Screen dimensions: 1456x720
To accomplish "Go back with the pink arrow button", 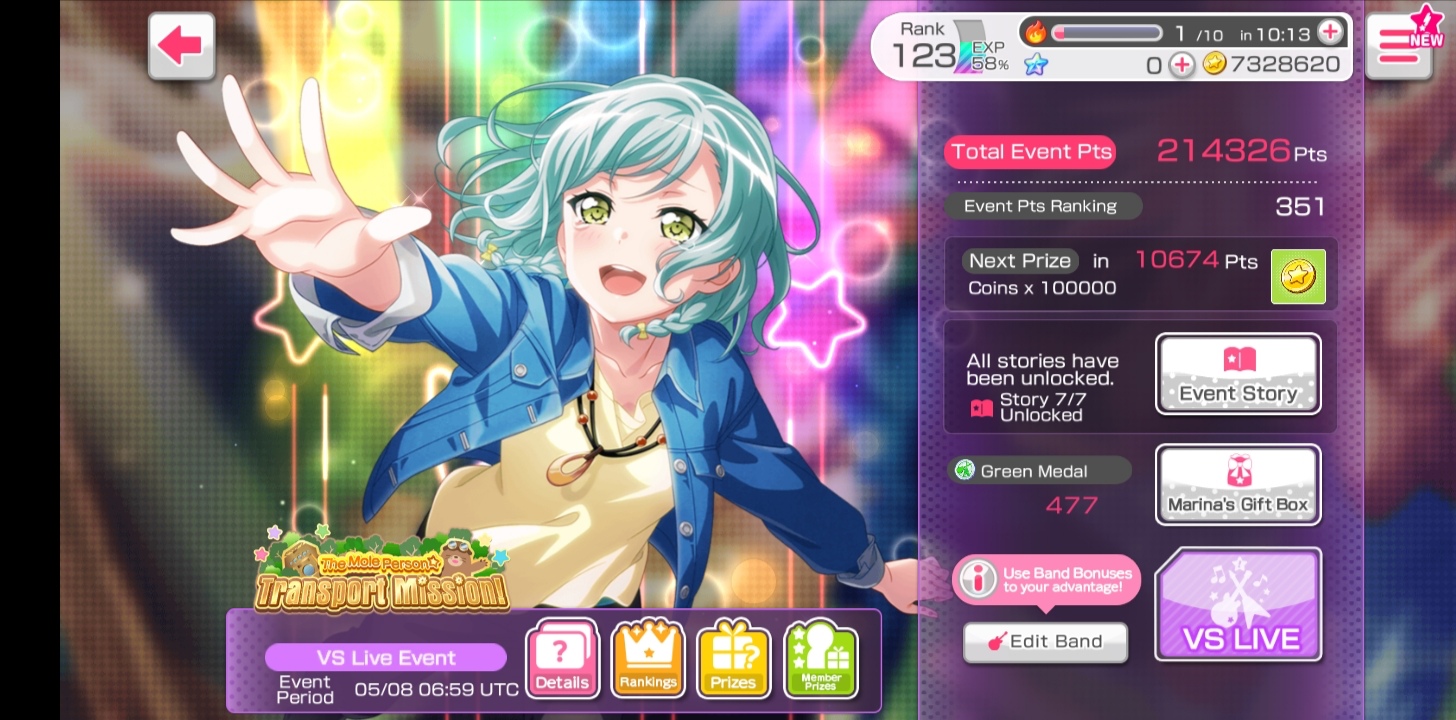I will [181, 46].
